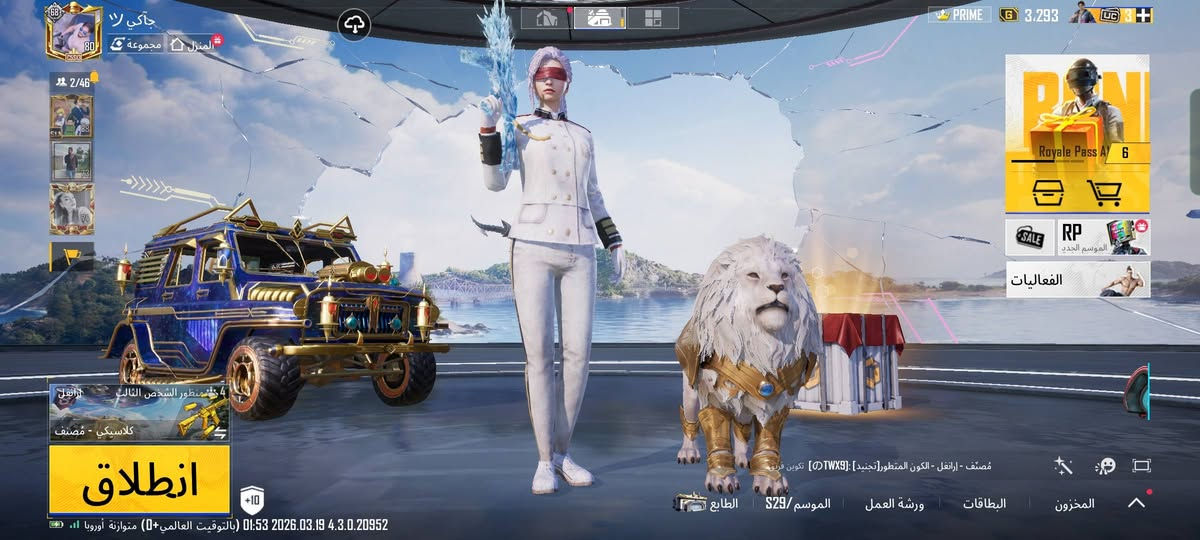The image size is (1200, 540).
Task: Open the مجموعة group button
Action: tap(136, 45)
